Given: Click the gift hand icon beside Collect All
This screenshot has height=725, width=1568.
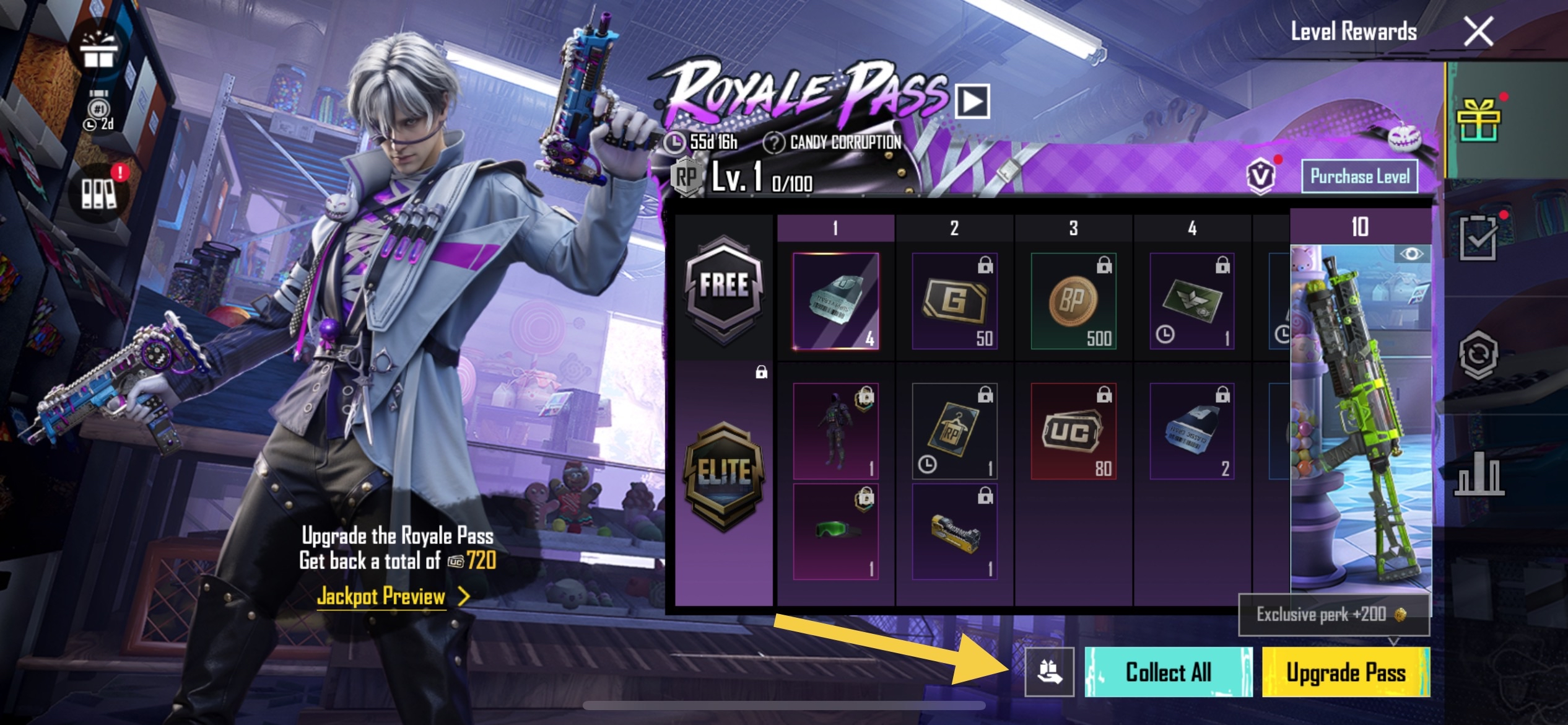Looking at the screenshot, I should [x=1049, y=672].
